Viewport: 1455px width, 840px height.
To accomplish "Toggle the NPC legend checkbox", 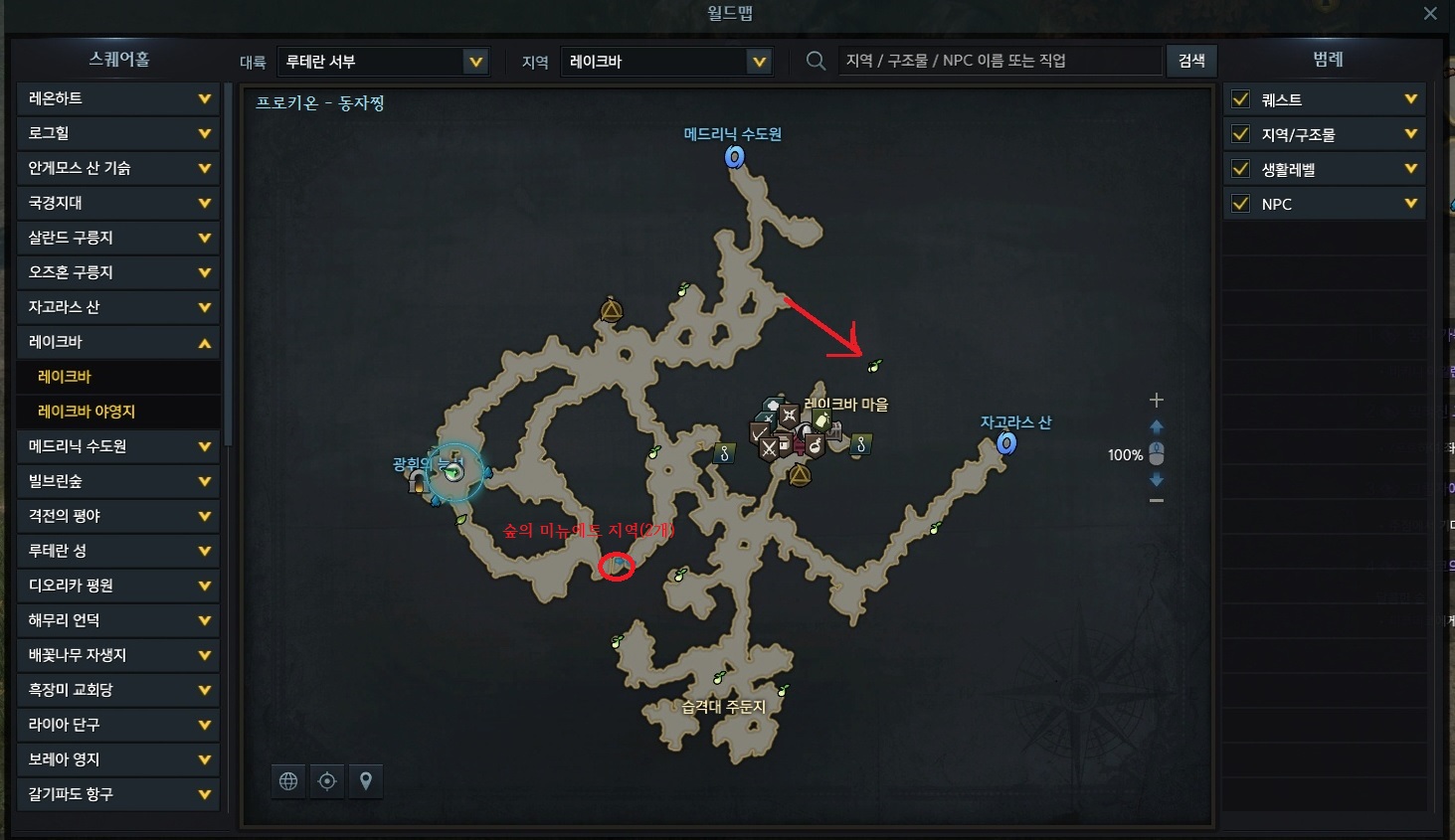I will (x=1240, y=204).
